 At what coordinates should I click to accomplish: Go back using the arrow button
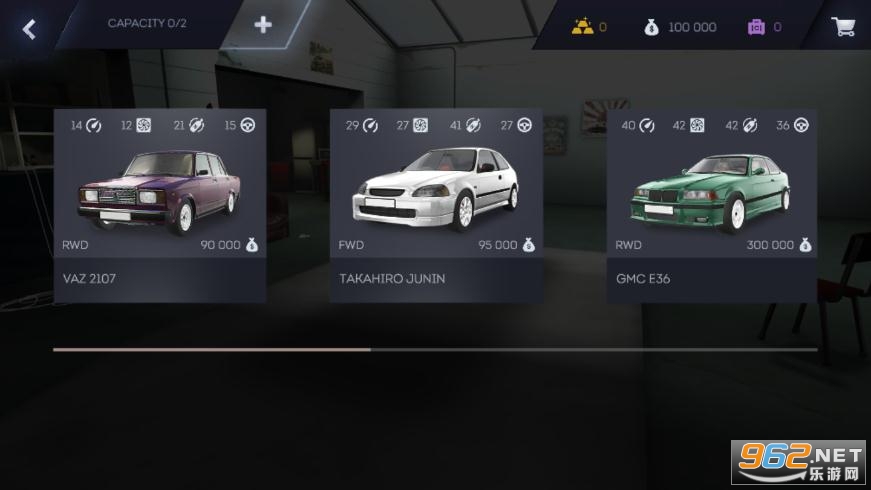point(29,28)
